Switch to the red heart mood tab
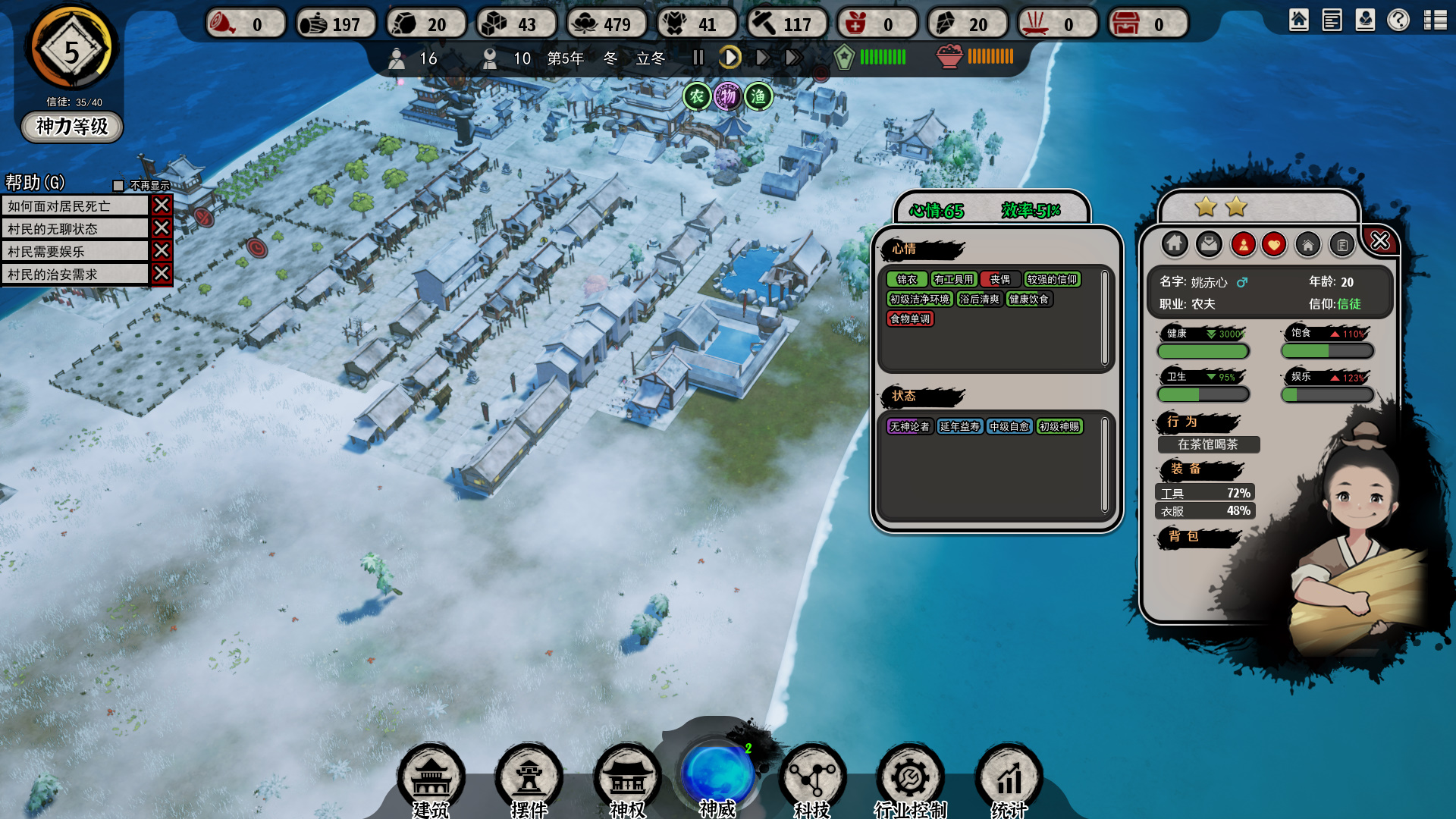Image resolution: width=1456 pixels, height=819 pixels. click(x=1274, y=244)
